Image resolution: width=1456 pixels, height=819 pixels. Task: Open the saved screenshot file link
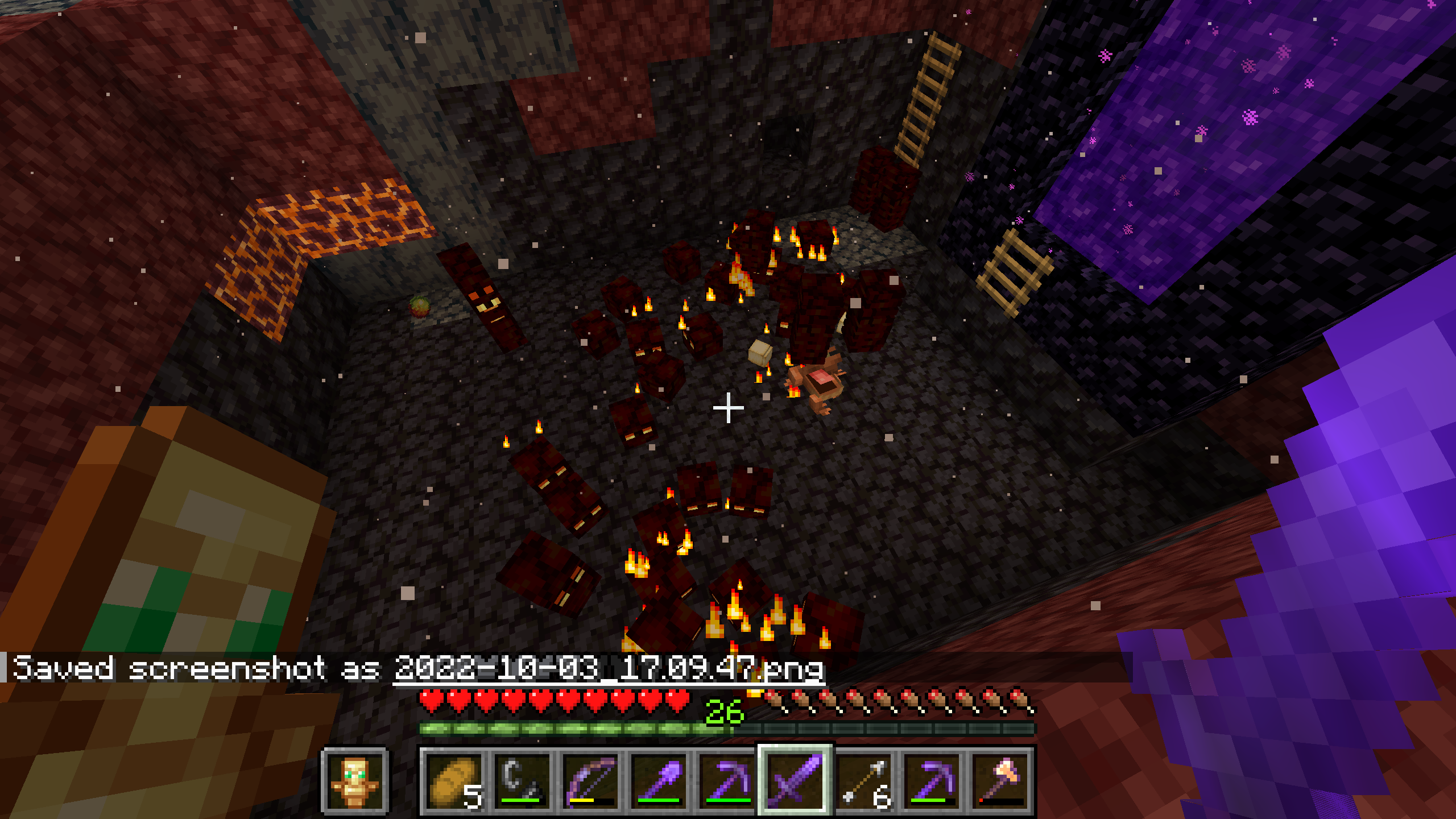click(x=609, y=668)
